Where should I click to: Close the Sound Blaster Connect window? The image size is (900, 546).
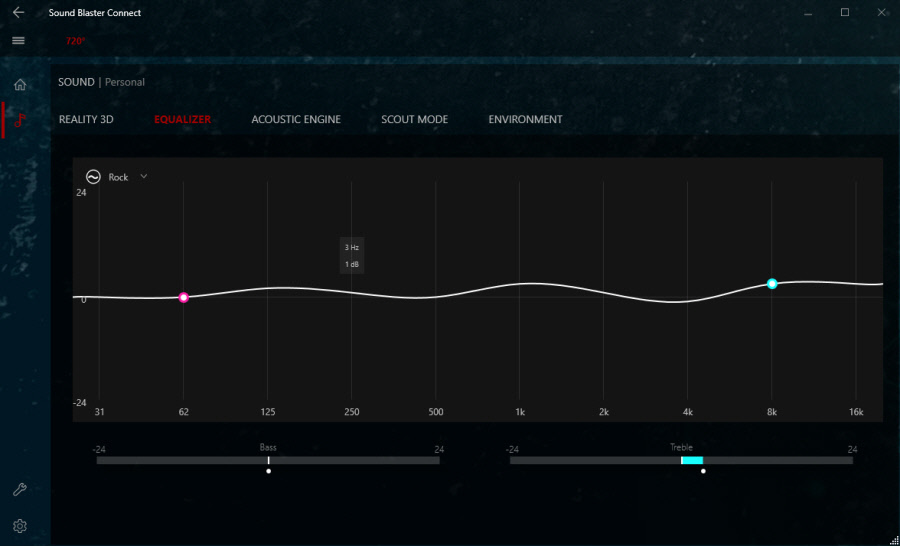pyautogui.click(x=880, y=13)
